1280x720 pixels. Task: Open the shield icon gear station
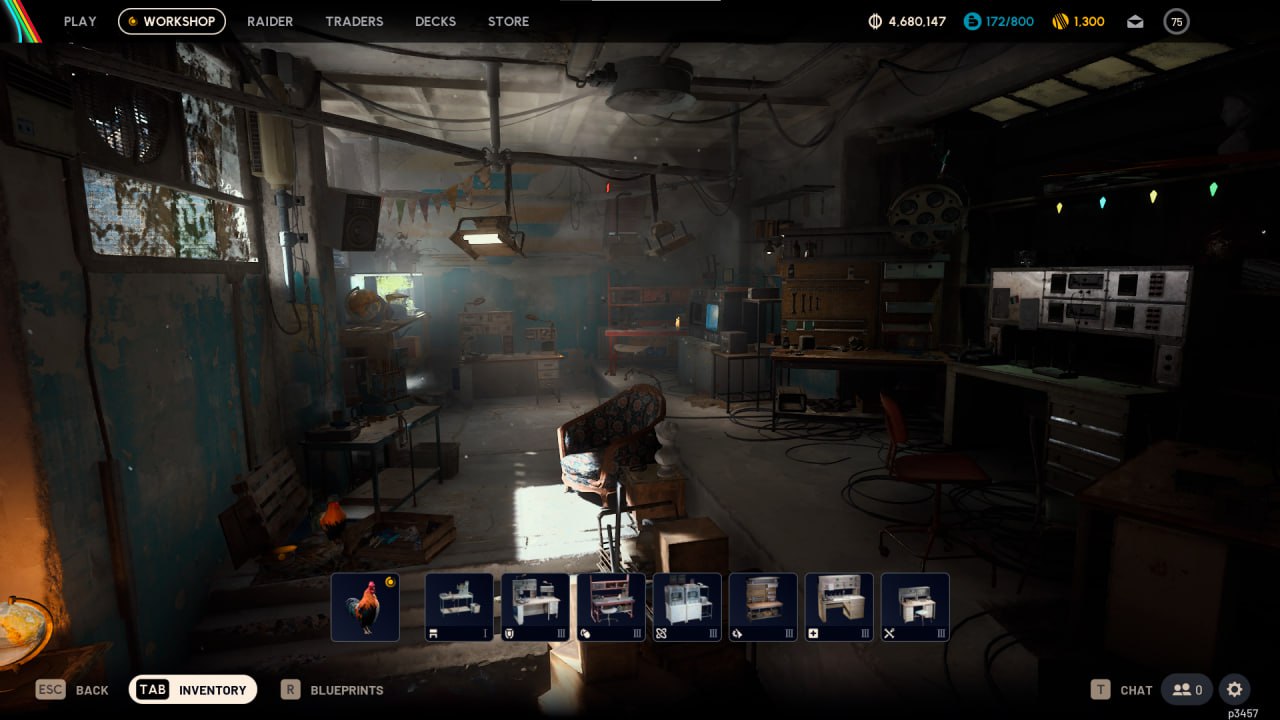pyautogui.click(x=535, y=606)
